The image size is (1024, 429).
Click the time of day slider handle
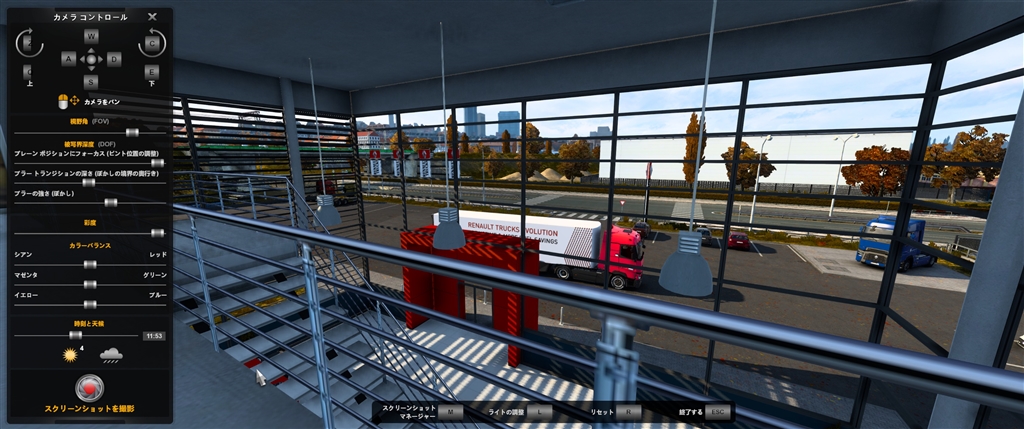pyautogui.click(x=75, y=335)
